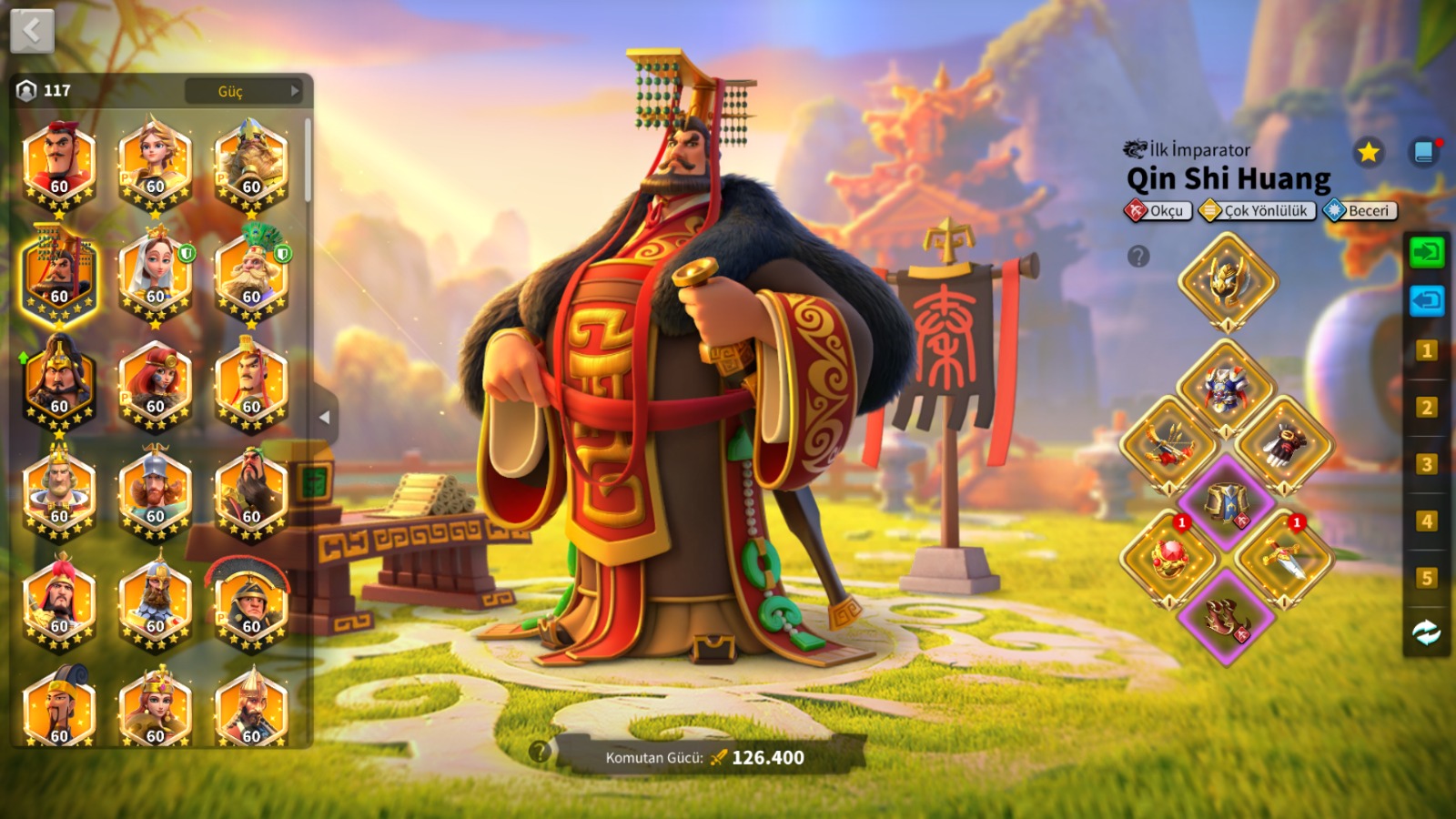The height and width of the screenshot is (819, 1456).
Task: Open the chest armor equipment slot
Action: coord(1225,389)
